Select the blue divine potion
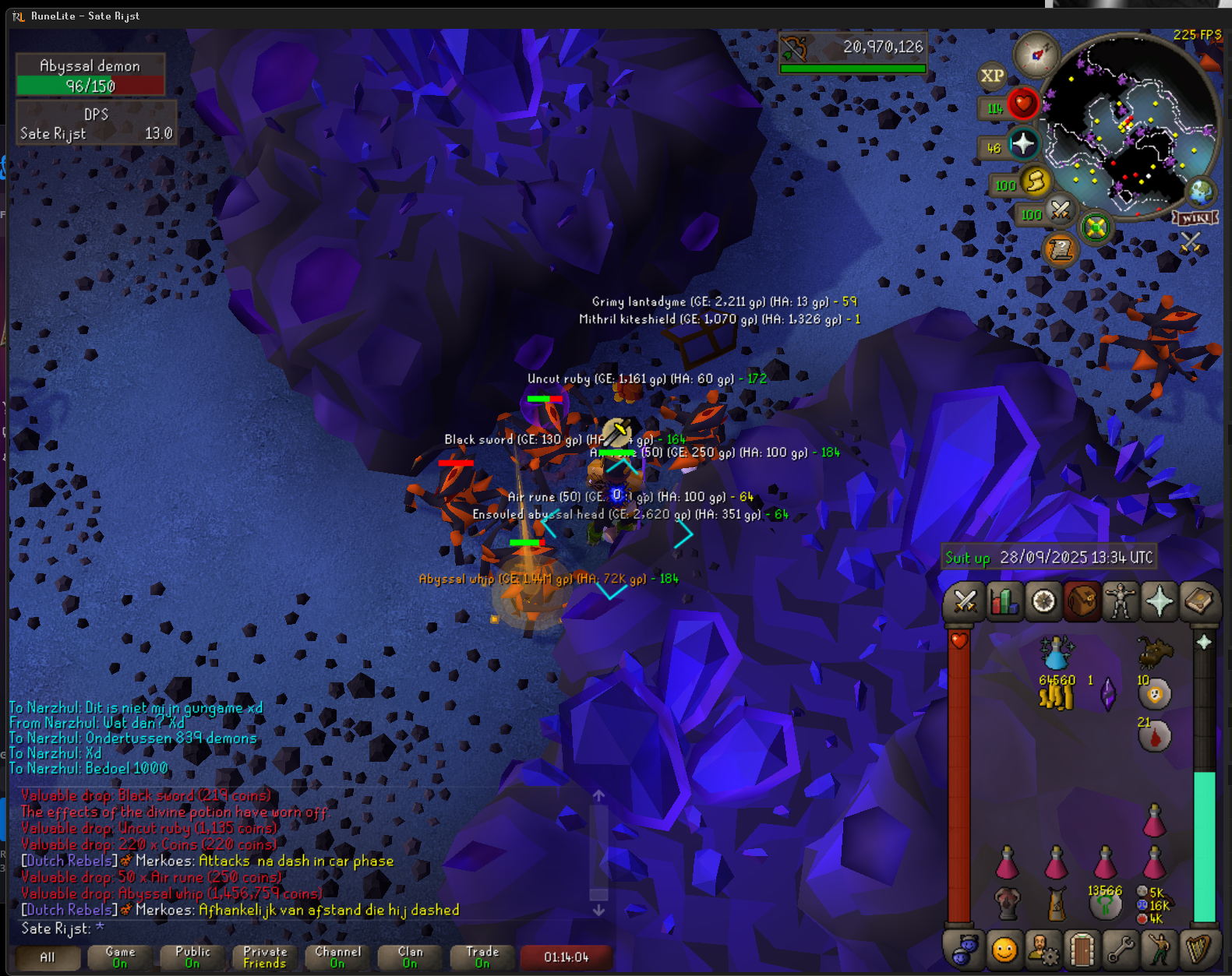Image resolution: width=1232 pixels, height=976 pixels. [x=1056, y=653]
